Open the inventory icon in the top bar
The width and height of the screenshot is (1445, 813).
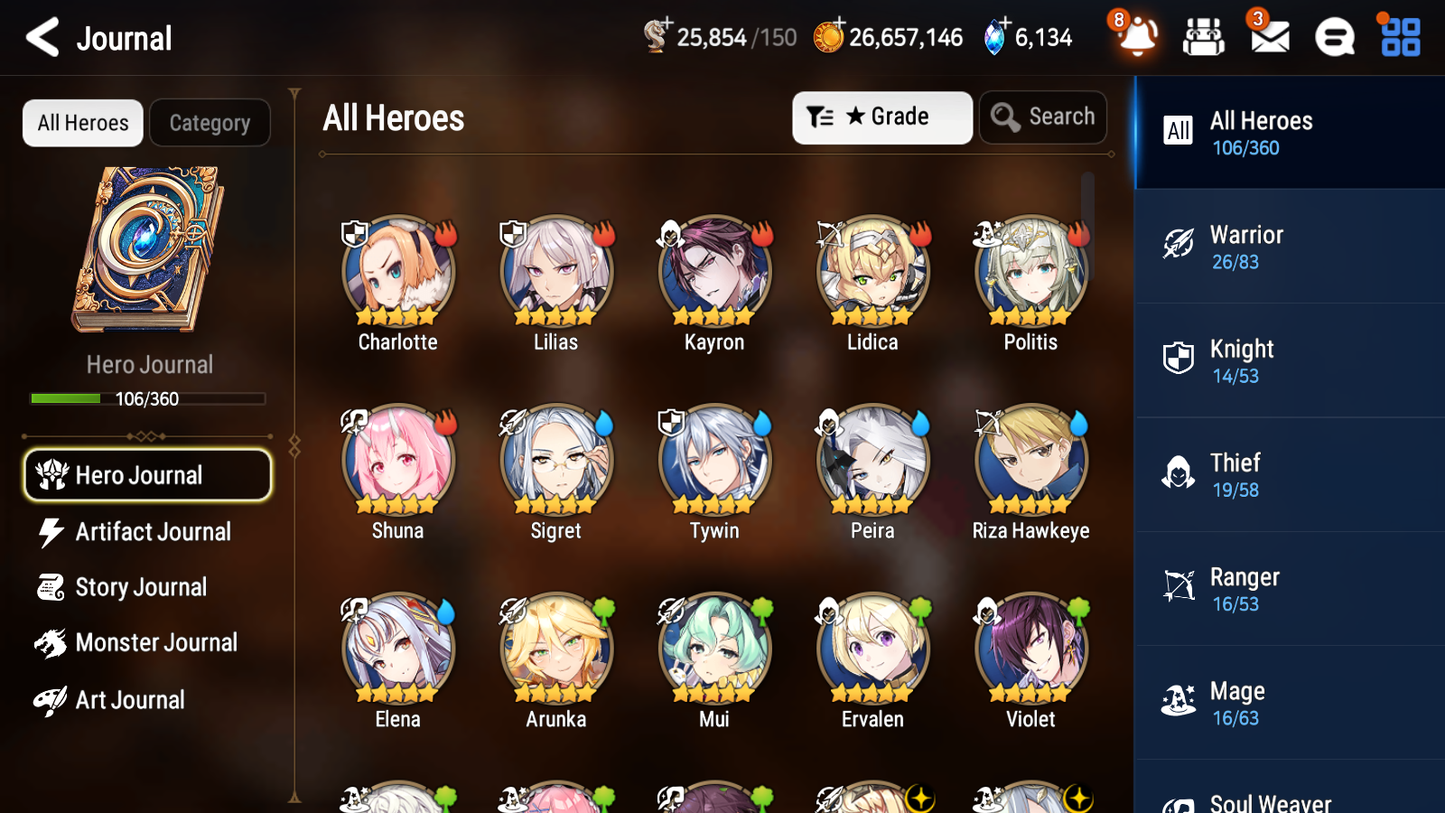pos(1202,36)
